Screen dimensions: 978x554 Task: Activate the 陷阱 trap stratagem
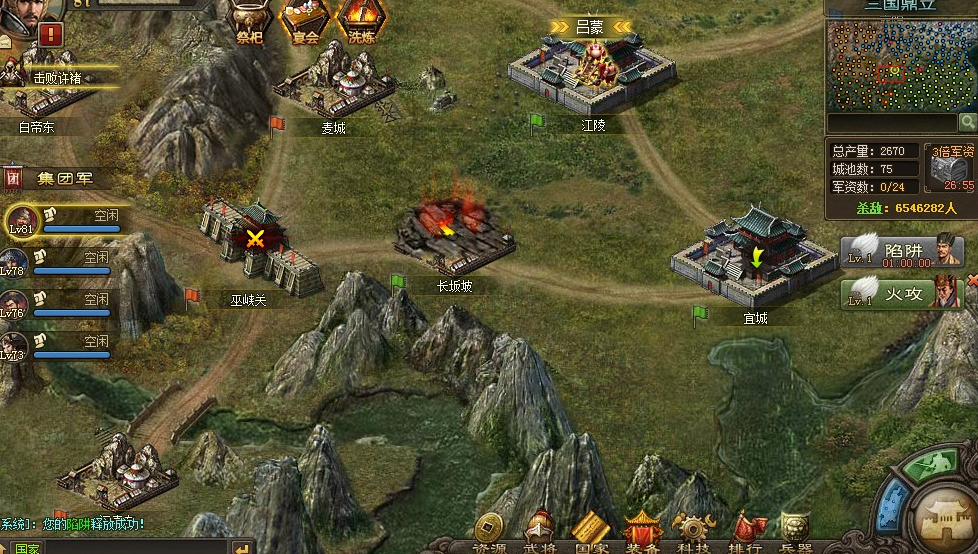pyautogui.click(x=900, y=251)
